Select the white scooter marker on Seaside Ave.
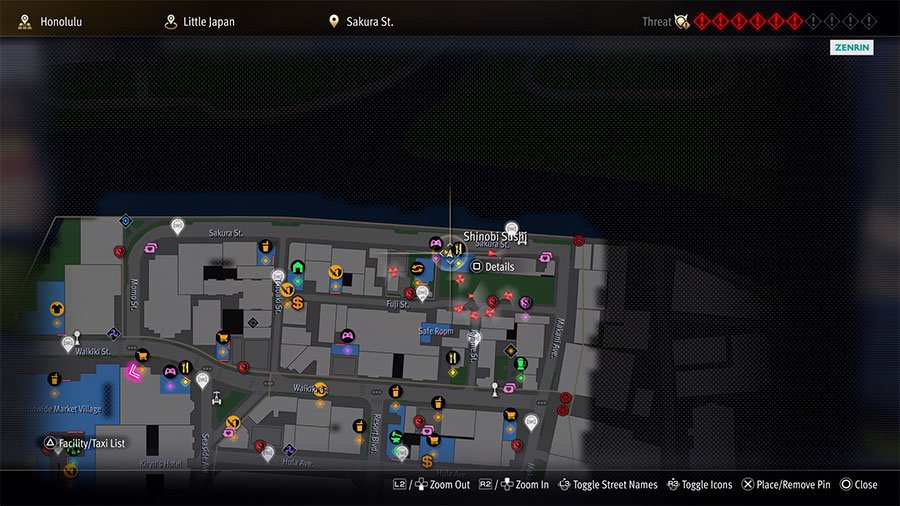The image size is (900, 506). coord(217,397)
